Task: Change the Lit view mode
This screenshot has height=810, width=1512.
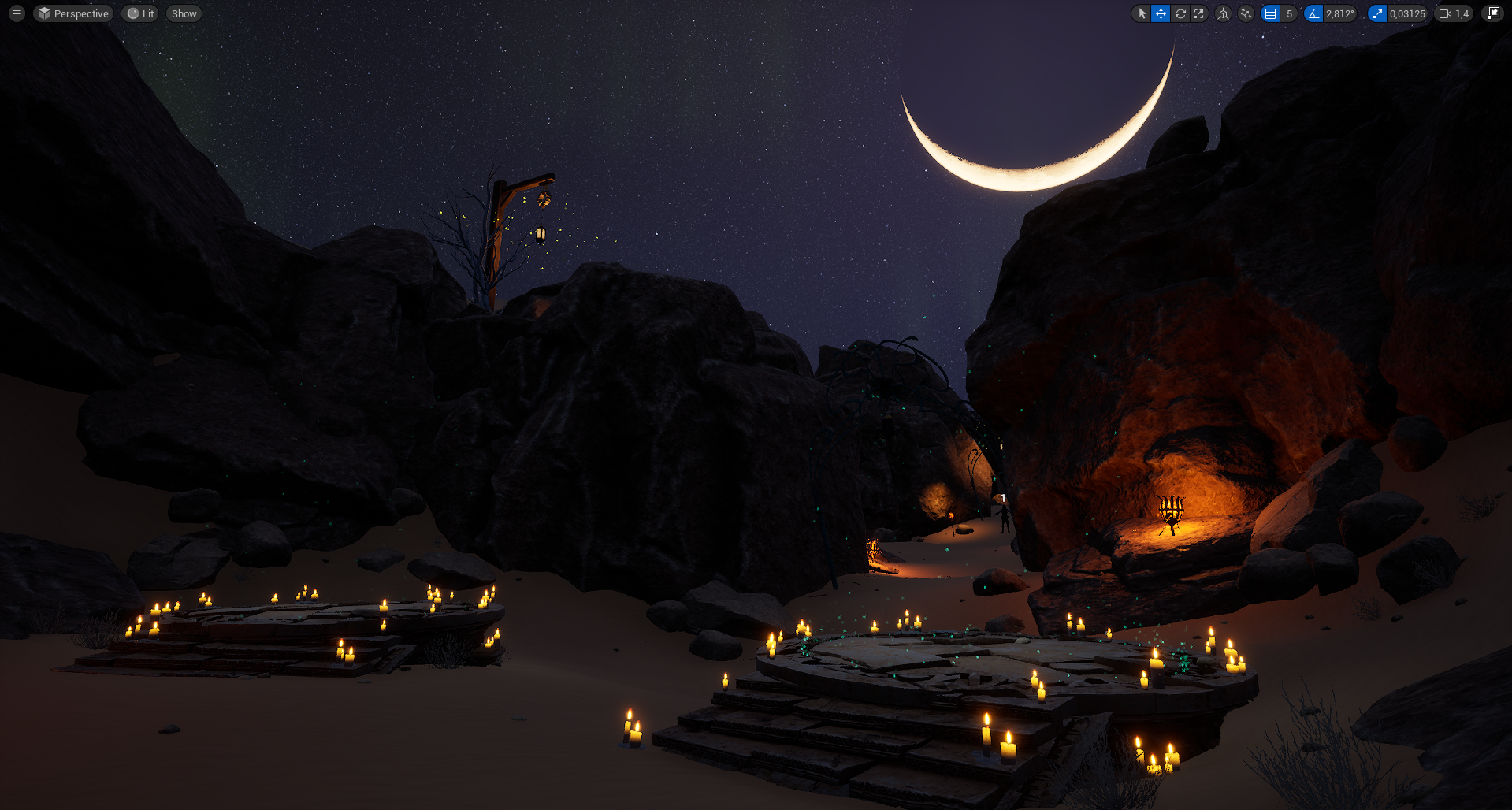Action: (x=140, y=13)
